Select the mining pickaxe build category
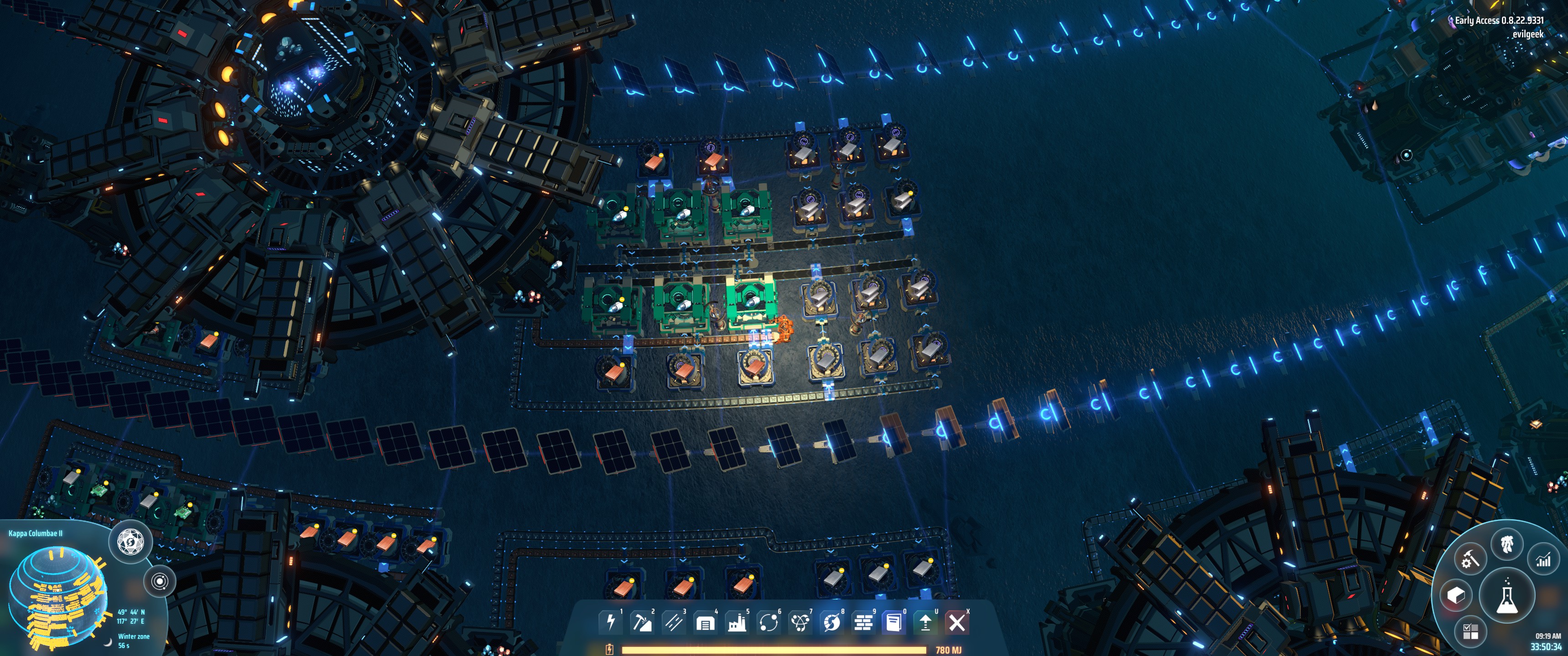 click(642, 622)
